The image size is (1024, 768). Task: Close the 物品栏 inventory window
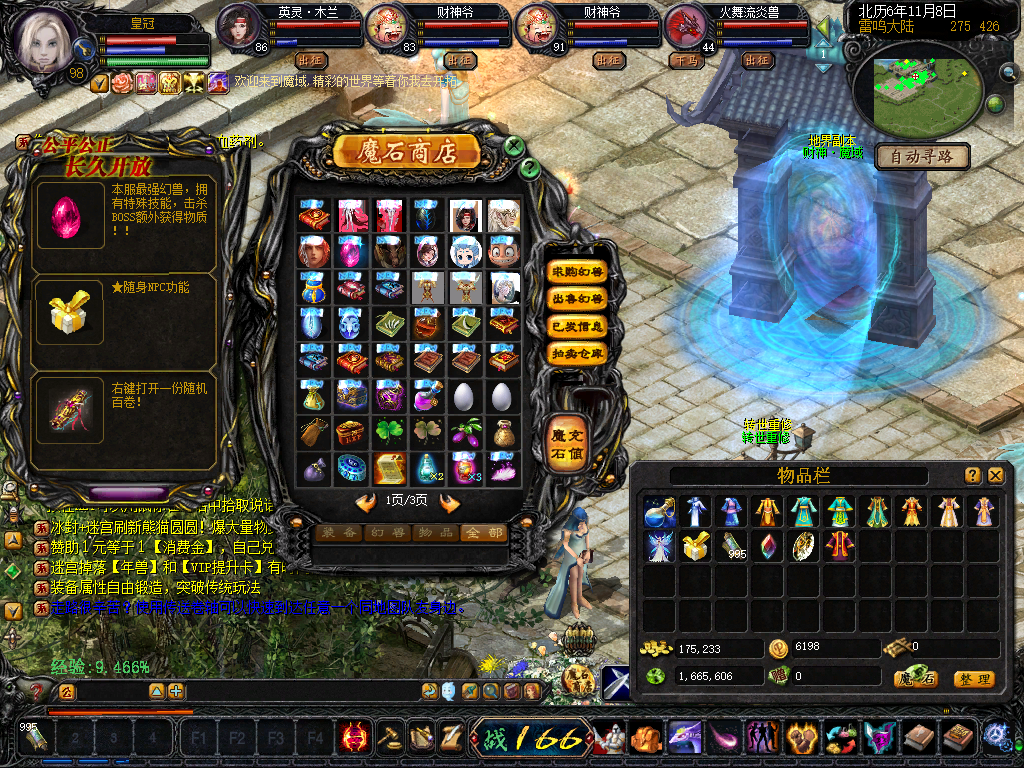tap(995, 476)
